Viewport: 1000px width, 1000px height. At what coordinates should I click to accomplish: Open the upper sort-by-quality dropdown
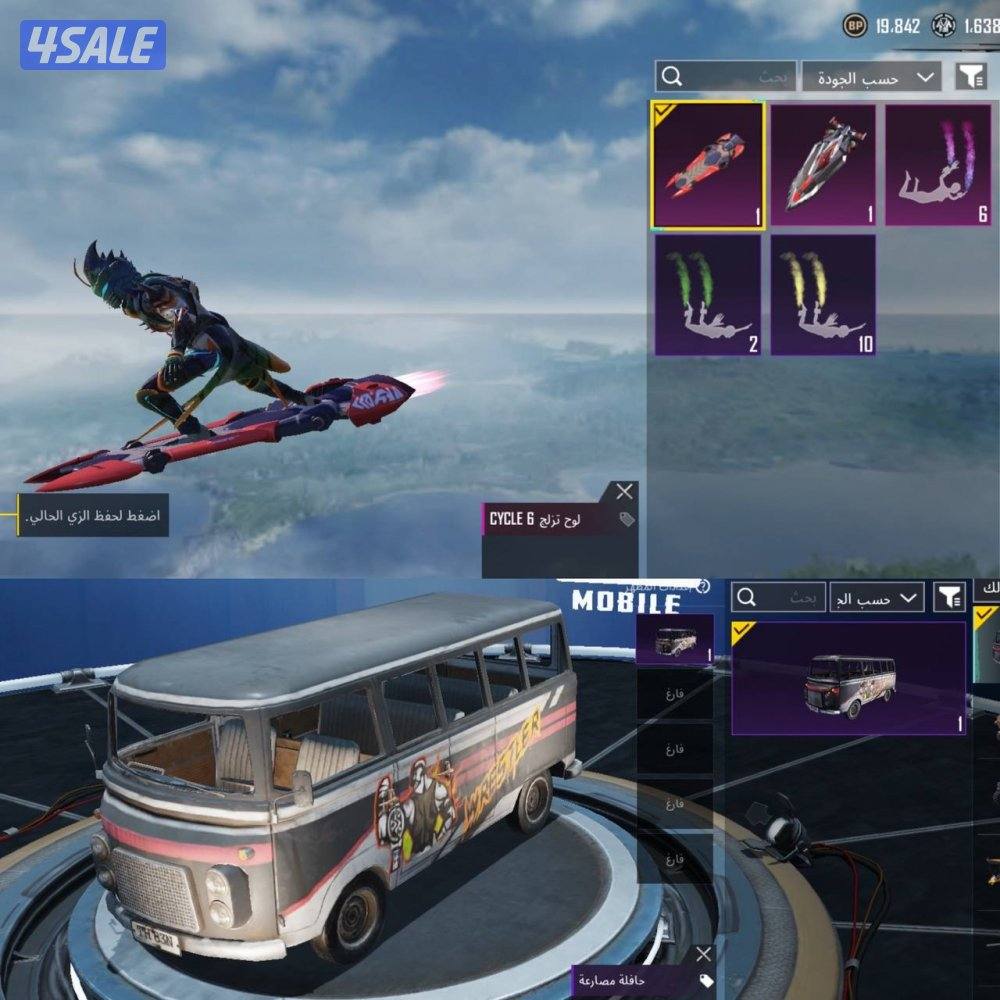pyautogui.click(x=871, y=77)
